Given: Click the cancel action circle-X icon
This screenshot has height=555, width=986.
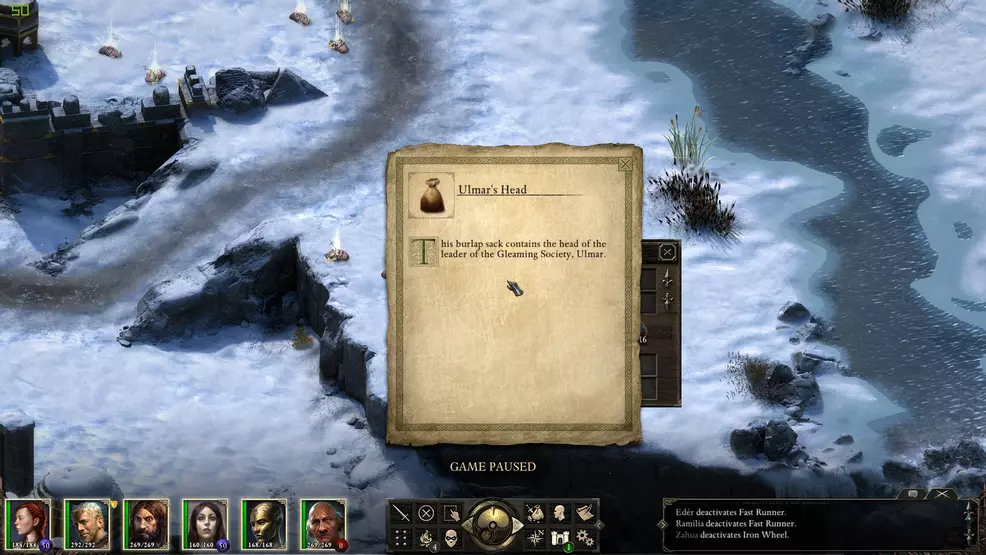Looking at the screenshot, I should pyautogui.click(x=426, y=514).
